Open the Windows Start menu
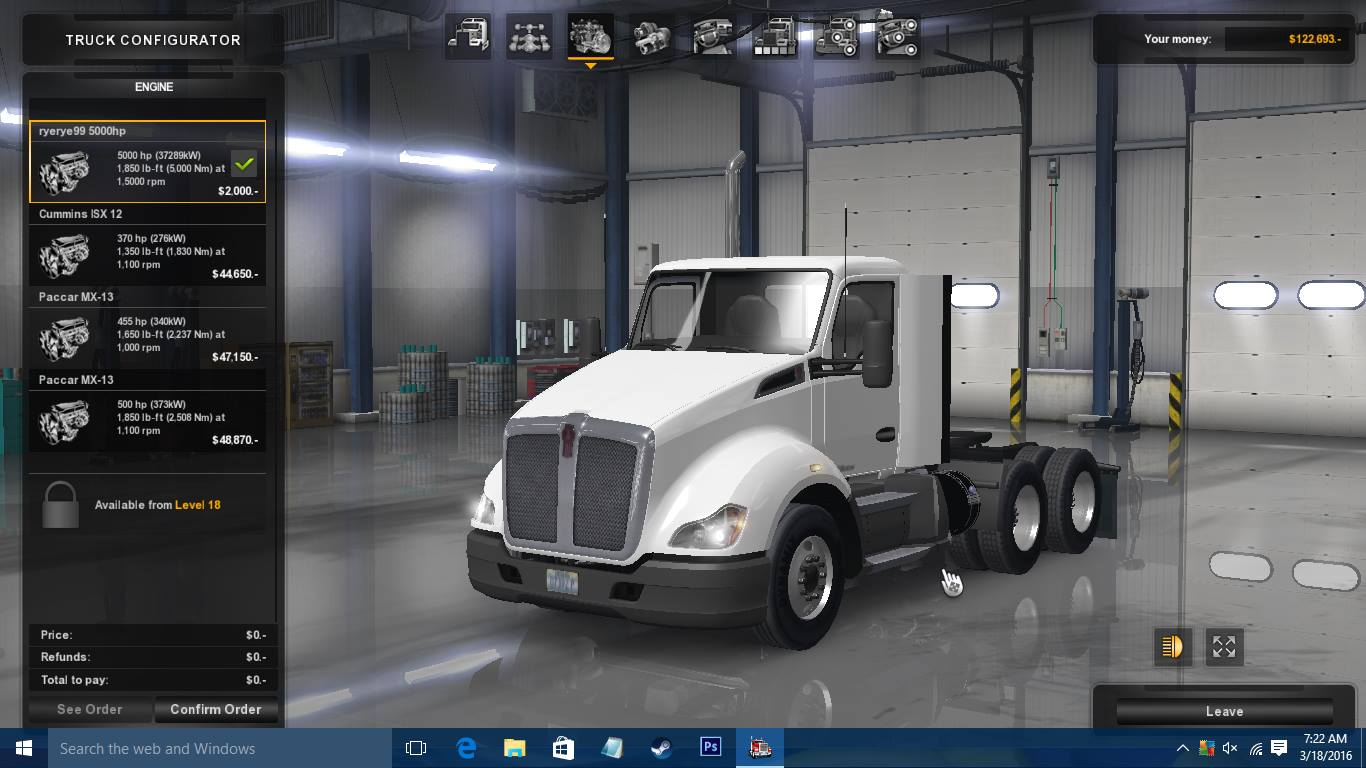 [24, 748]
